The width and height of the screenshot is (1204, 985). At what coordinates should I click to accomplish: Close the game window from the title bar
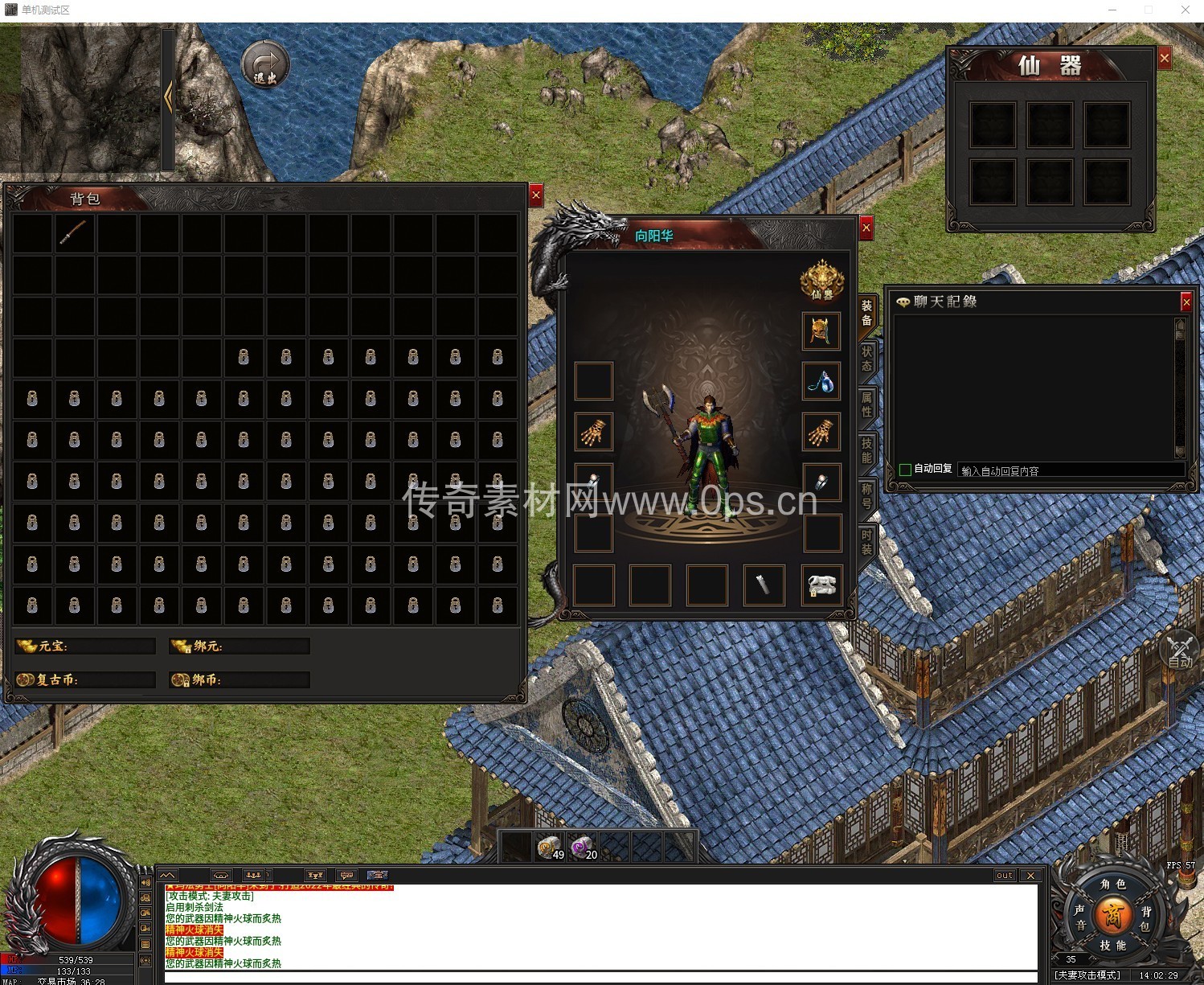click(x=1186, y=10)
